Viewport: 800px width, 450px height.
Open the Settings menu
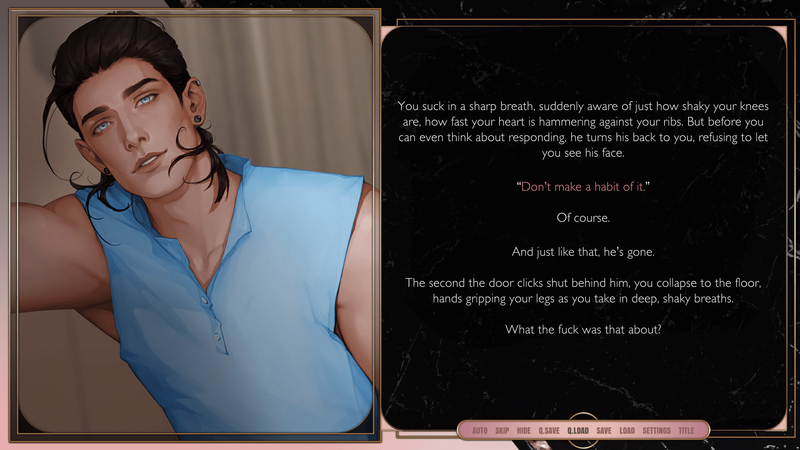click(x=656, y=430)
